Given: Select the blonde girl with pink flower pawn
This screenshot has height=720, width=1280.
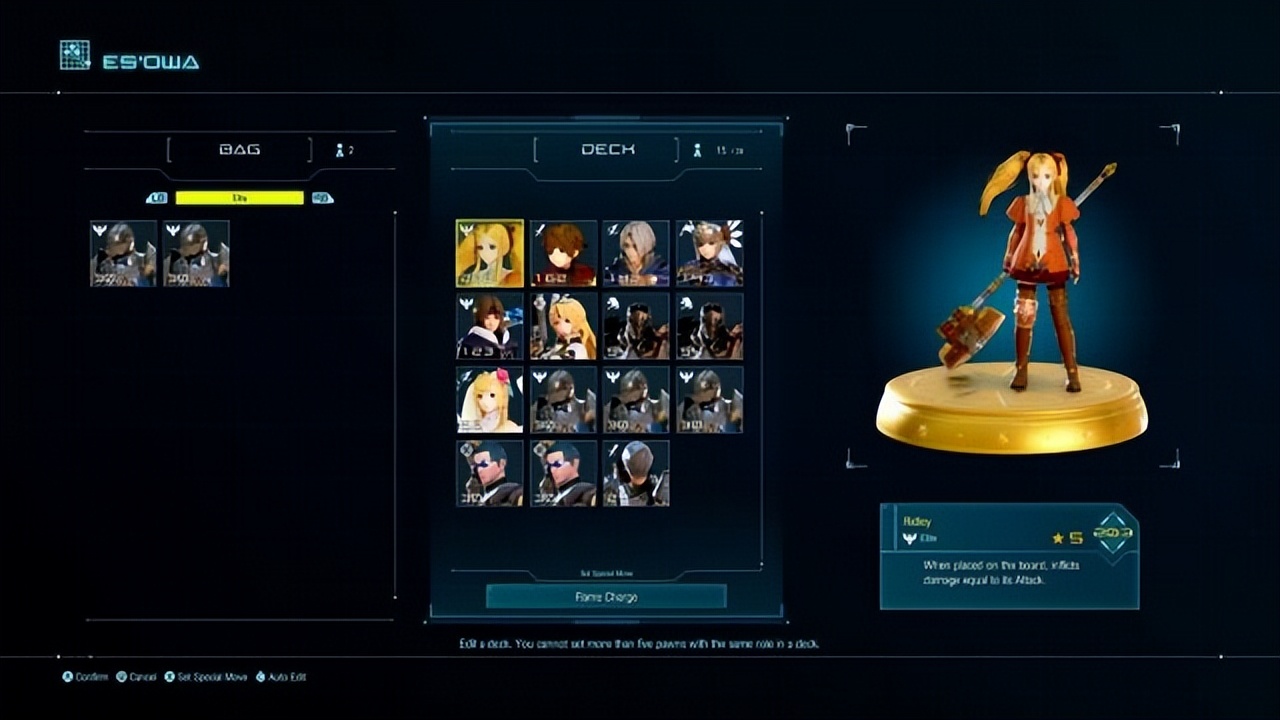Looking at the screenshot, I should point(490,399).
